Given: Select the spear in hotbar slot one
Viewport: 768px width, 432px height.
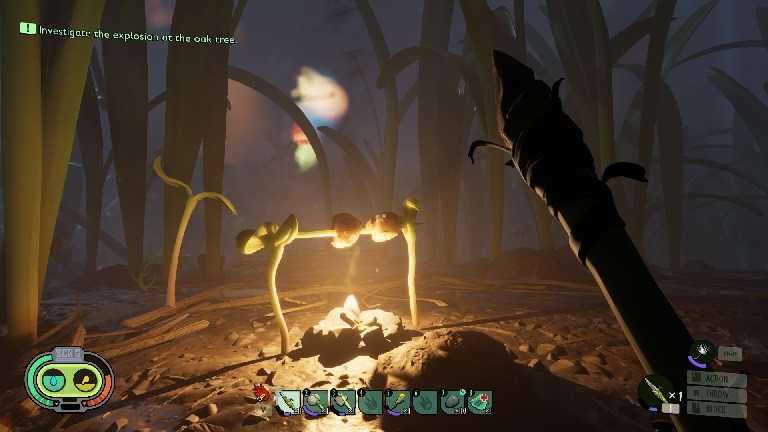Looking at the screenshot, I should click(287, 402).
